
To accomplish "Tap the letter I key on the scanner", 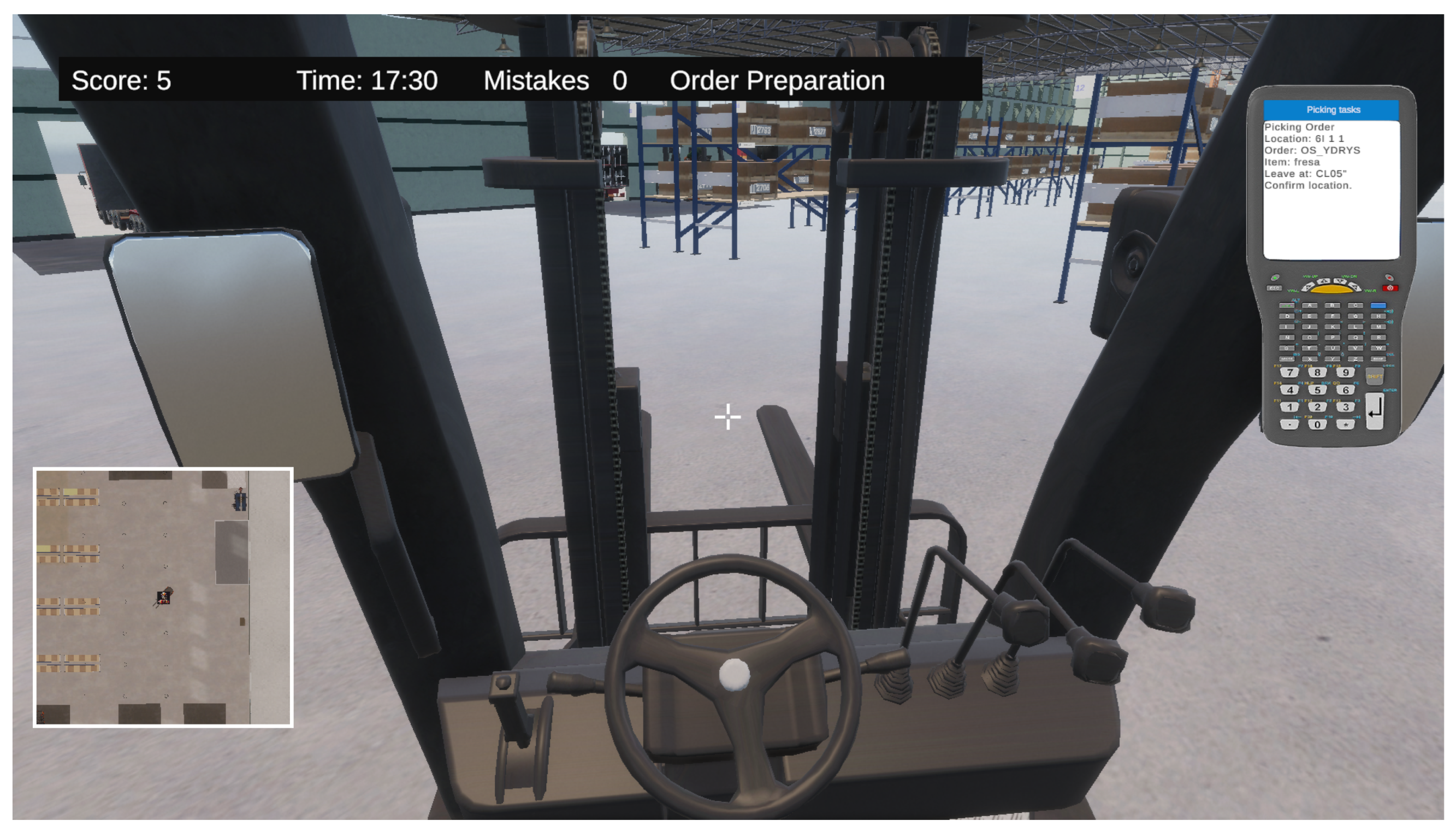I will point(1286,327).
